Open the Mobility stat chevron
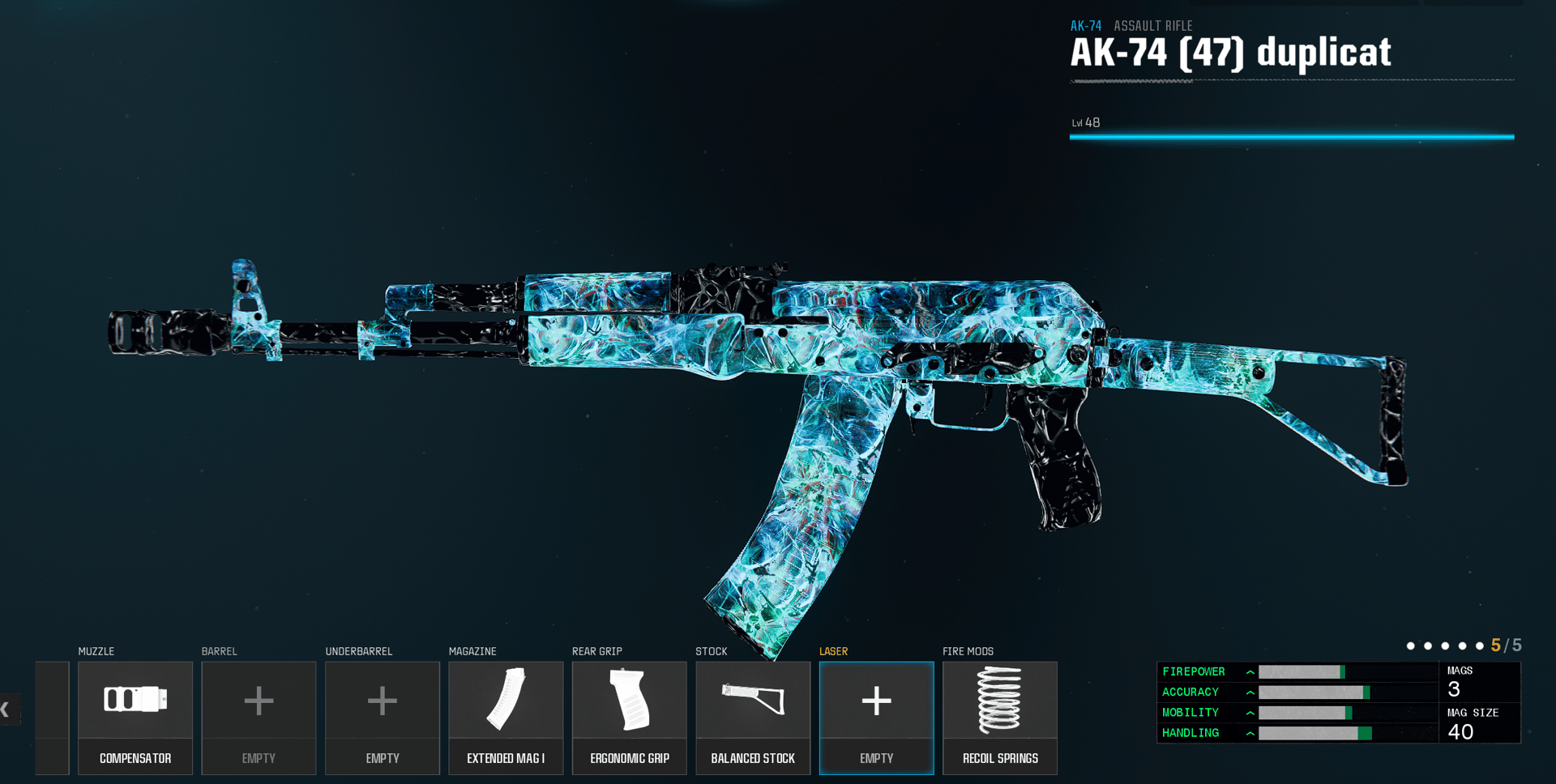Image resolution: width=1556 pixels, height=784 pixels. coord(1250,712)
